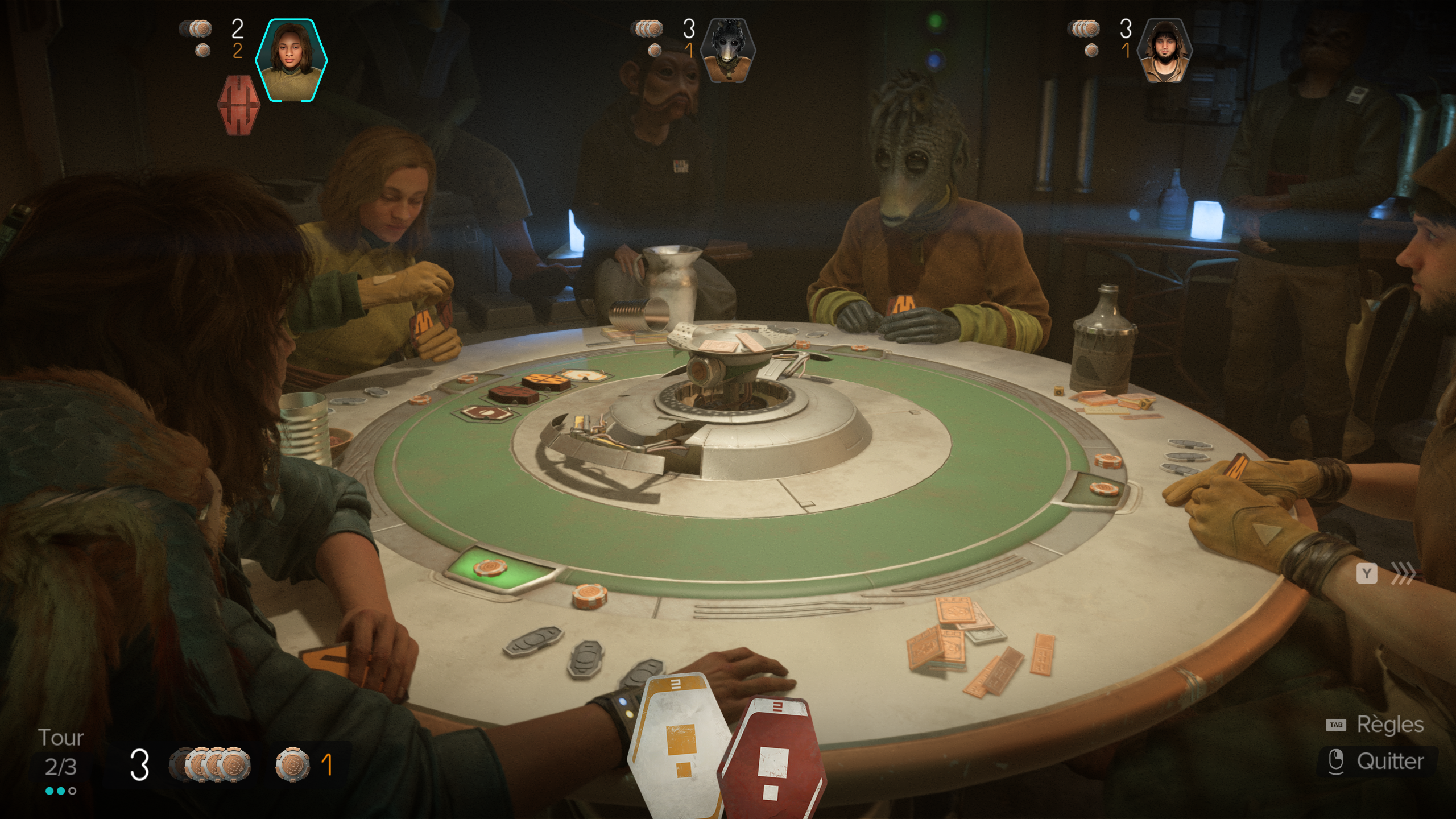This screenshot has height=819, width=1456.
Task: Click the chip icon above the top-right player's orange 1
Action: click(x=1090, y=51)
